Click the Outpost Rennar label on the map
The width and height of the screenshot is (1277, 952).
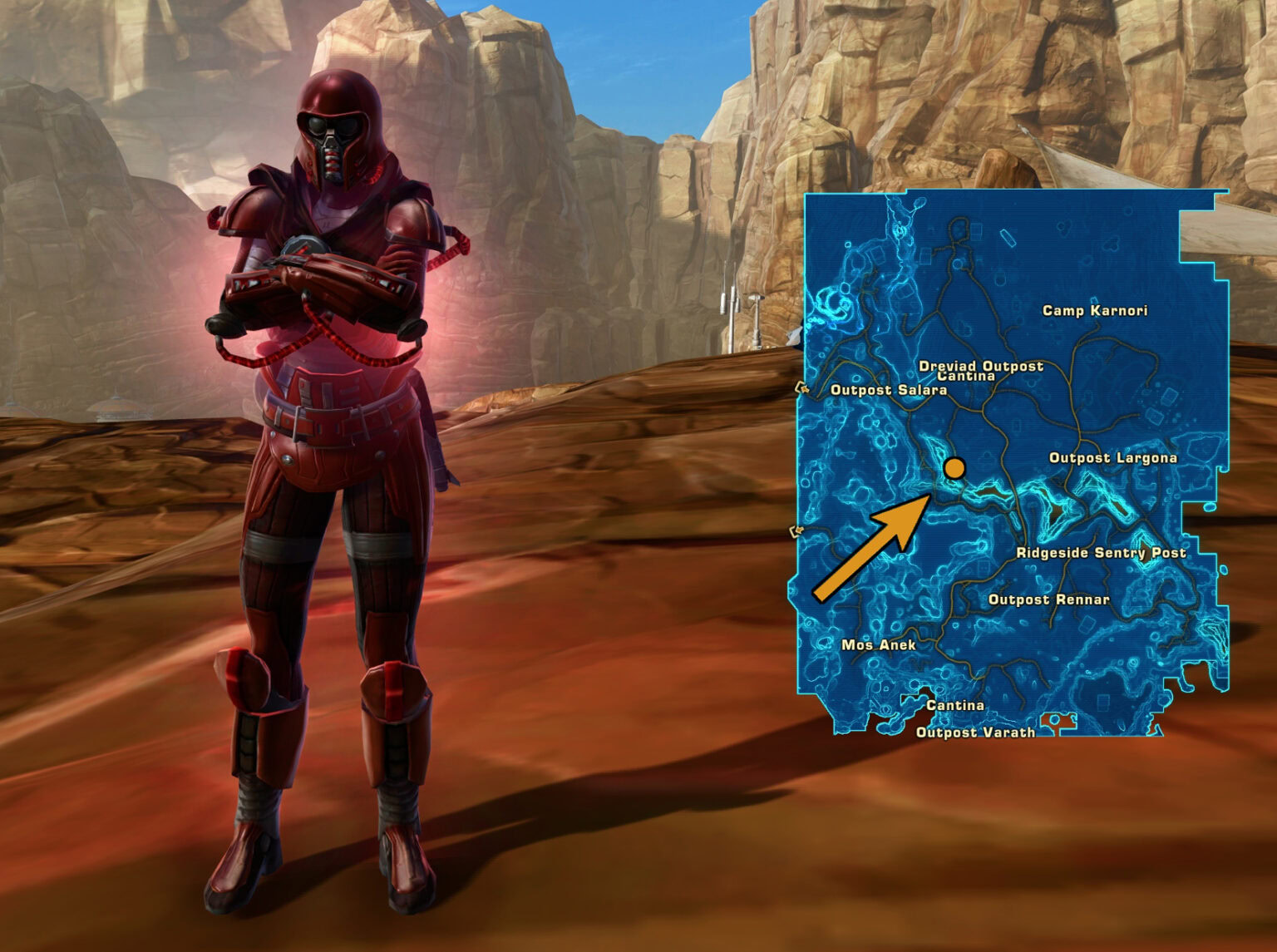tap(1049, 598)
